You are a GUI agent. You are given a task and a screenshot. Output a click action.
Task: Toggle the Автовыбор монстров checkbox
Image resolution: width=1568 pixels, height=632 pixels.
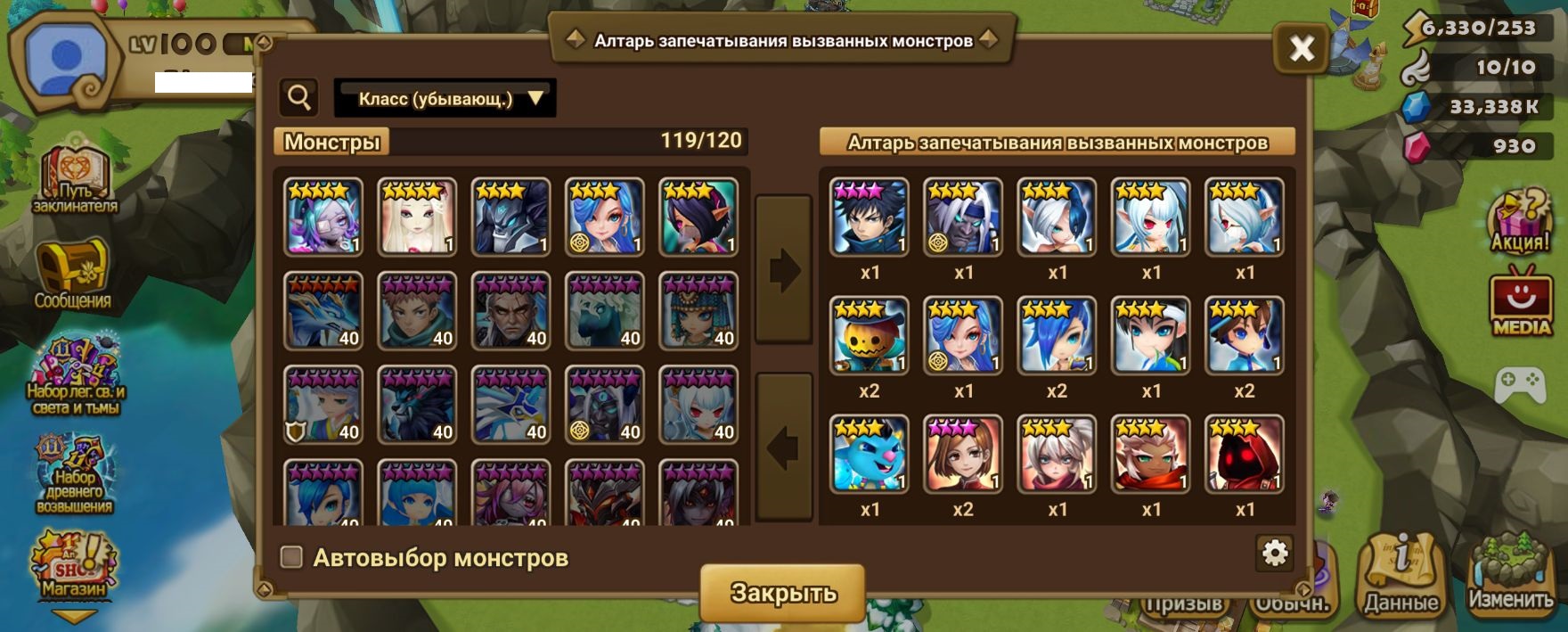tap(291, 557)
